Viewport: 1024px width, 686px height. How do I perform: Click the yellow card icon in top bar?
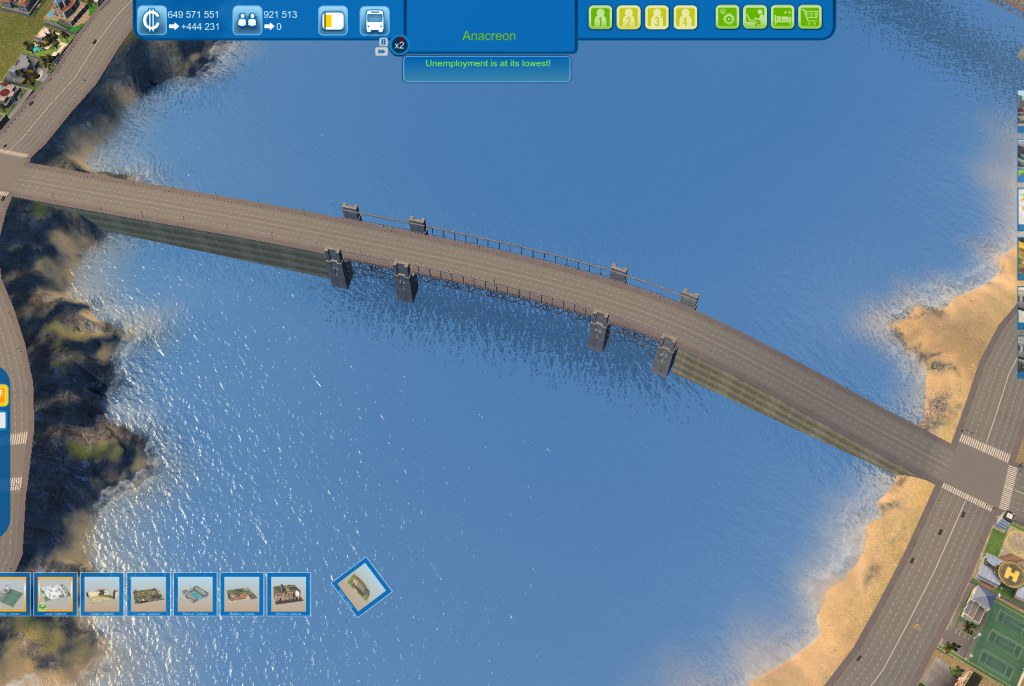click(x=333, y=20)
